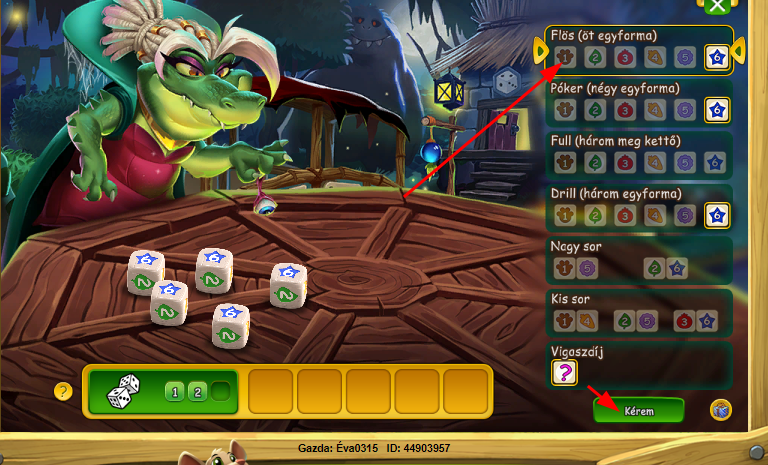Select the blue 6 die in Flös row
Viewport: 768px width, 465px height.
click(x=716, y=57)
